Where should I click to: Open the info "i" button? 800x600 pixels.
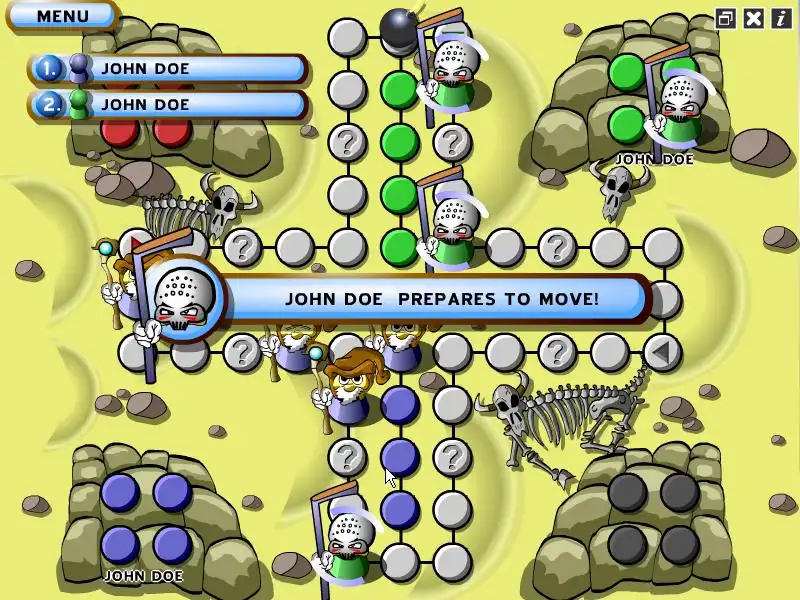[780, 18]
